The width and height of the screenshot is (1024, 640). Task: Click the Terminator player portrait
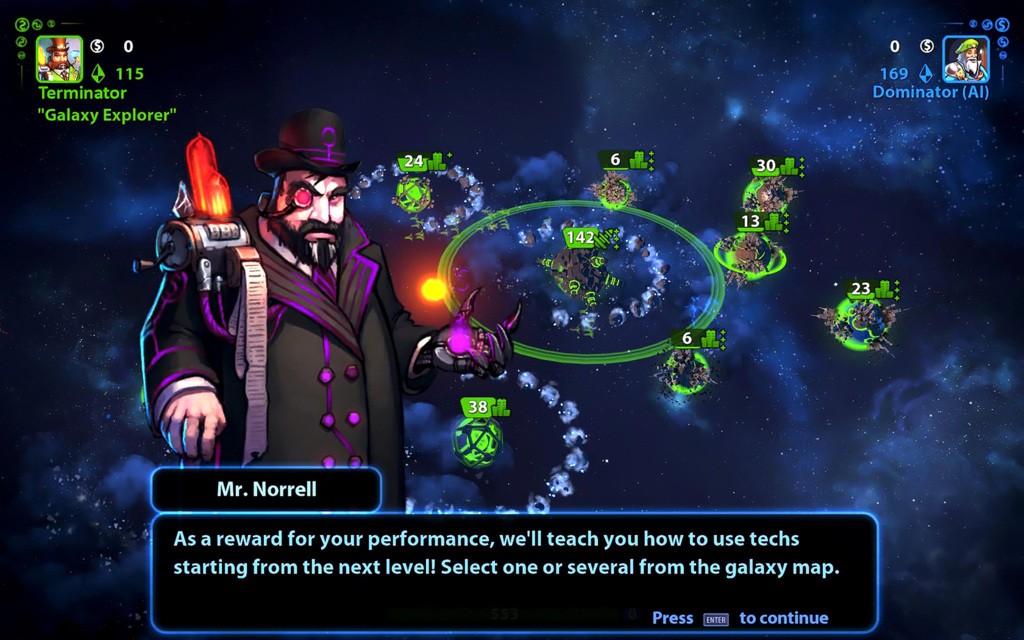[x=59, y=59]
